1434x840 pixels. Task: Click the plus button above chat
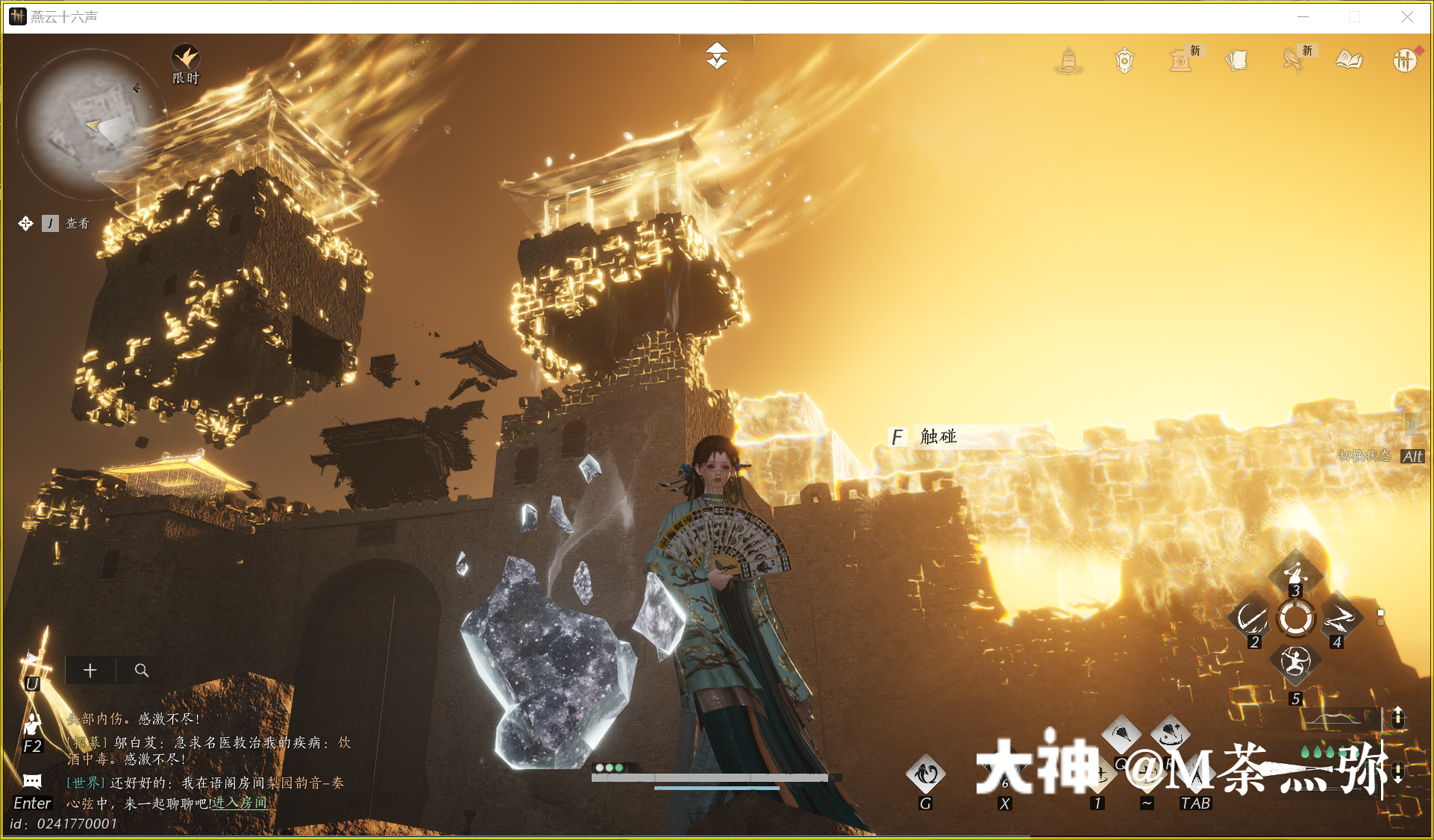click(x=90, y=670)
